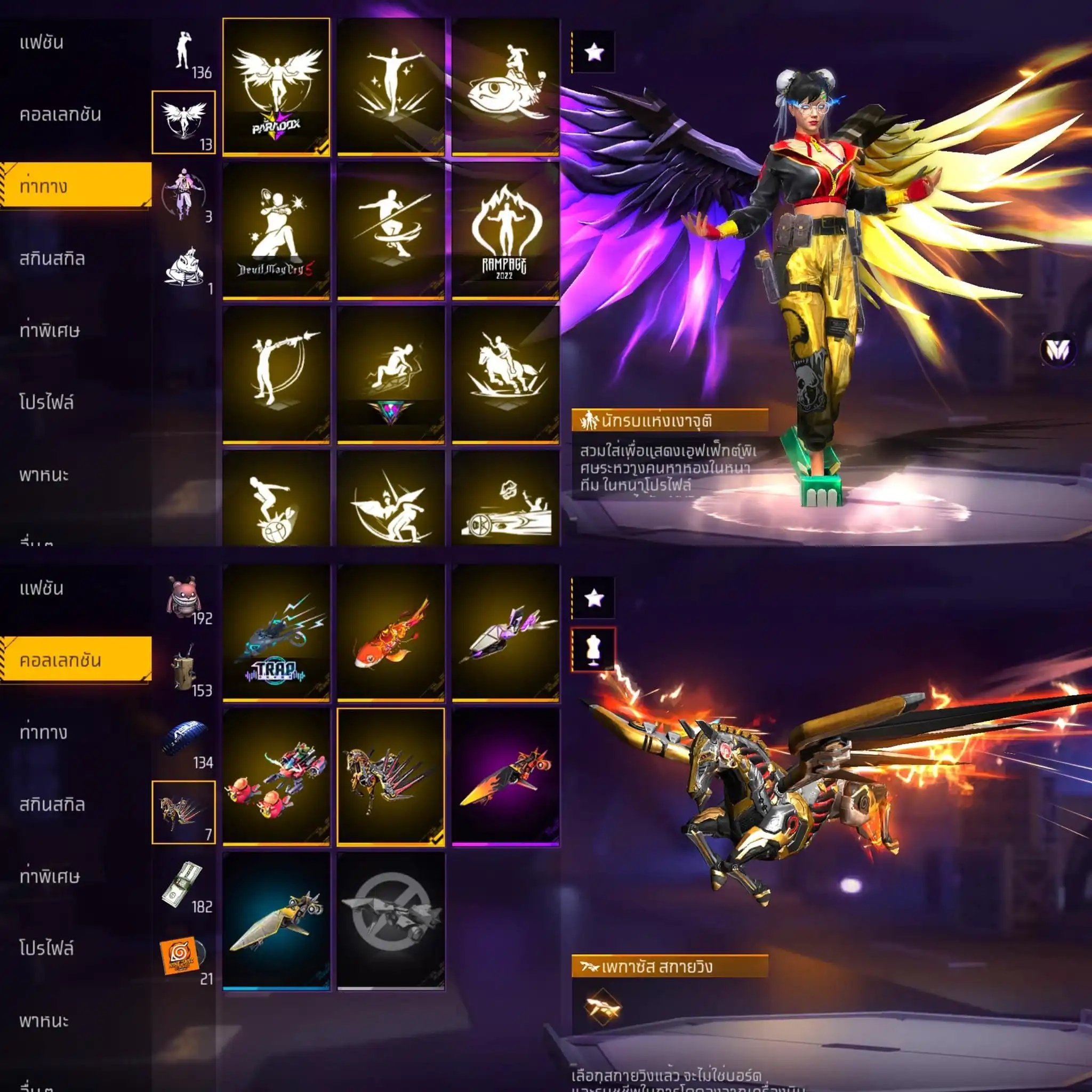This screenshot has height=1092, width=1092.
Task: Select the fish-riding emote tile
Action: point(505,86)
